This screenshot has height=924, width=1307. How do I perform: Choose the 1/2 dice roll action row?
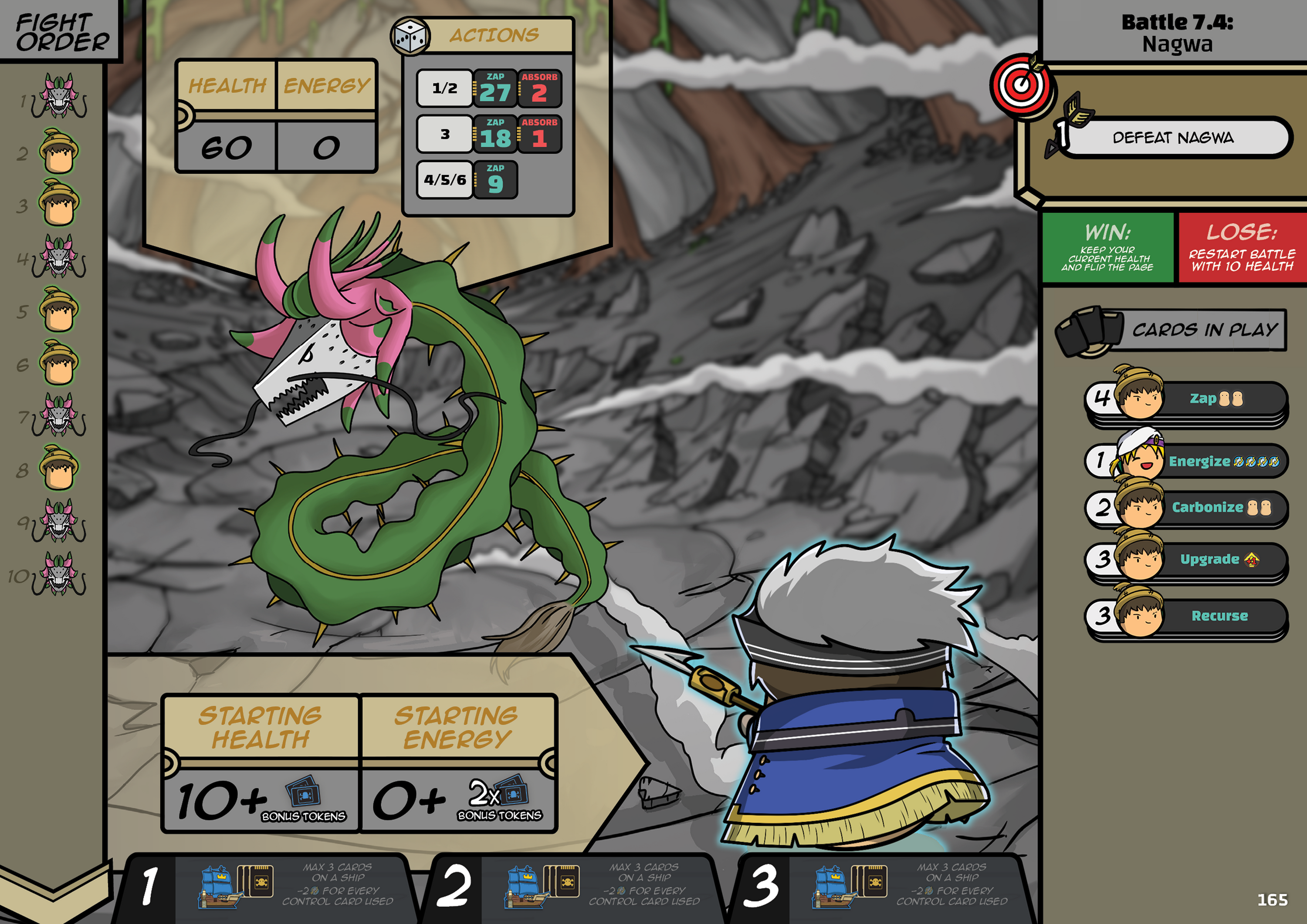pos(488,89)
